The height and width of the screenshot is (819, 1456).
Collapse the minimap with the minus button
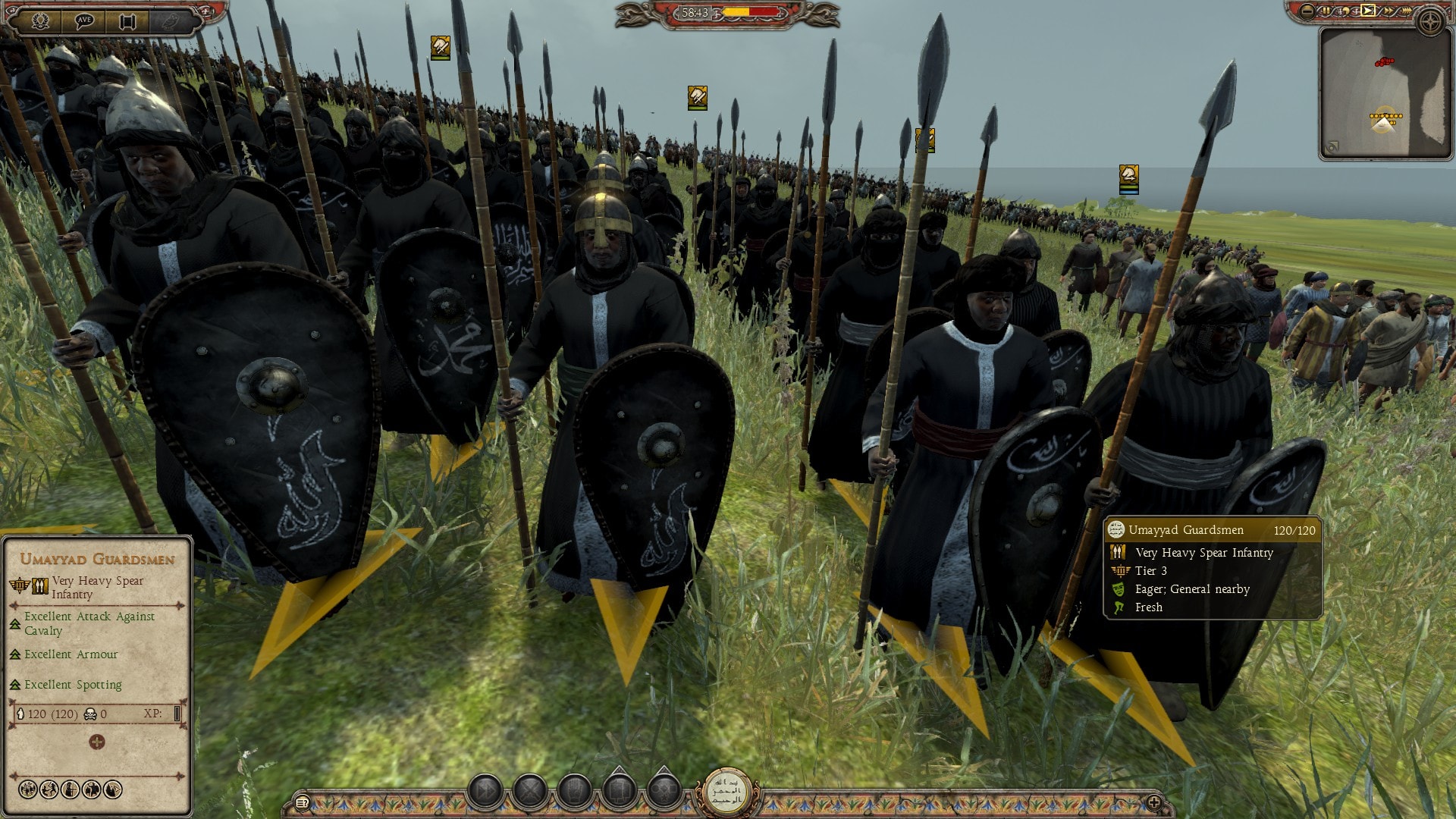(x=1307, y=11)
